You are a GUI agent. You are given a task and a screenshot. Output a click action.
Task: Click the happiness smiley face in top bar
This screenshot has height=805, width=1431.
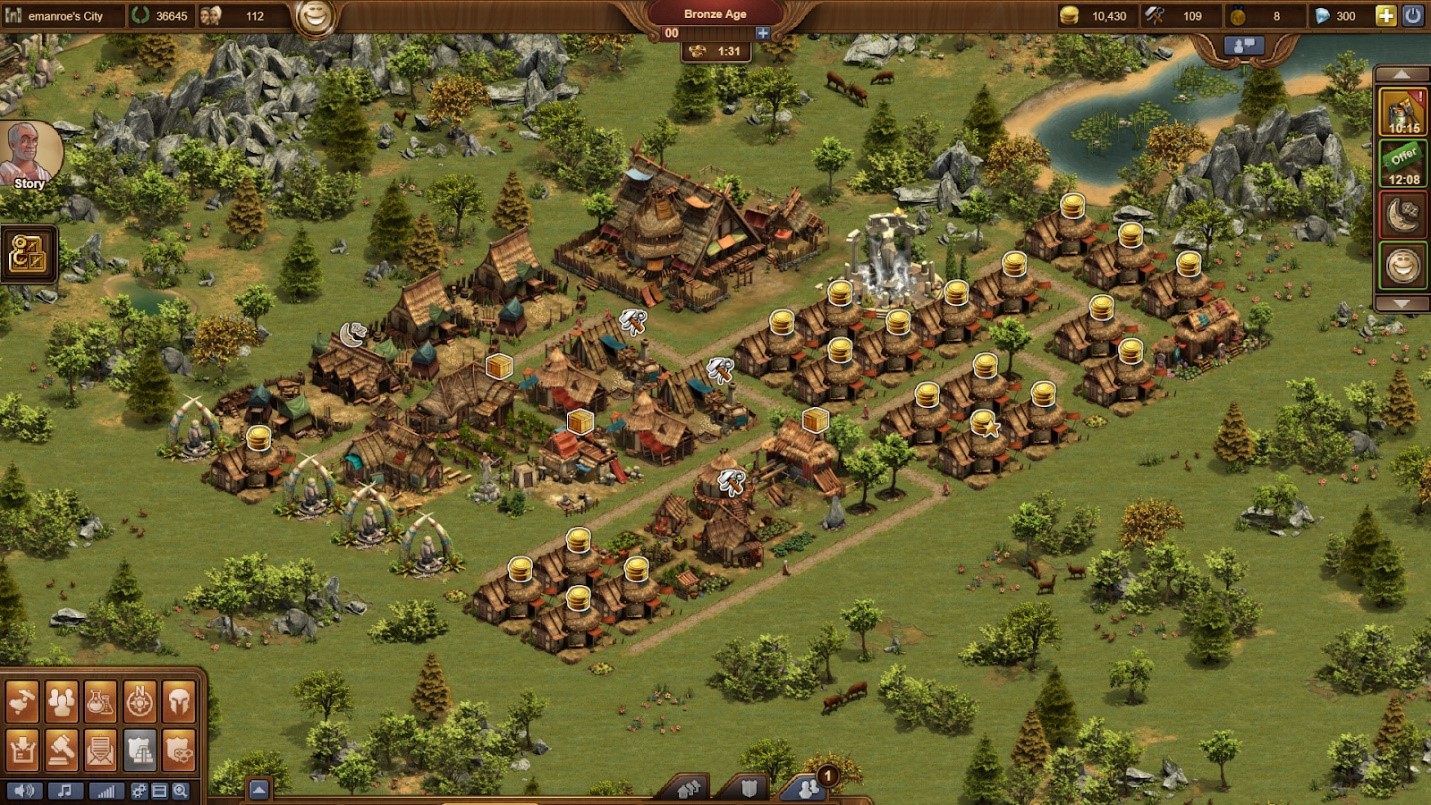pos(316,18)
